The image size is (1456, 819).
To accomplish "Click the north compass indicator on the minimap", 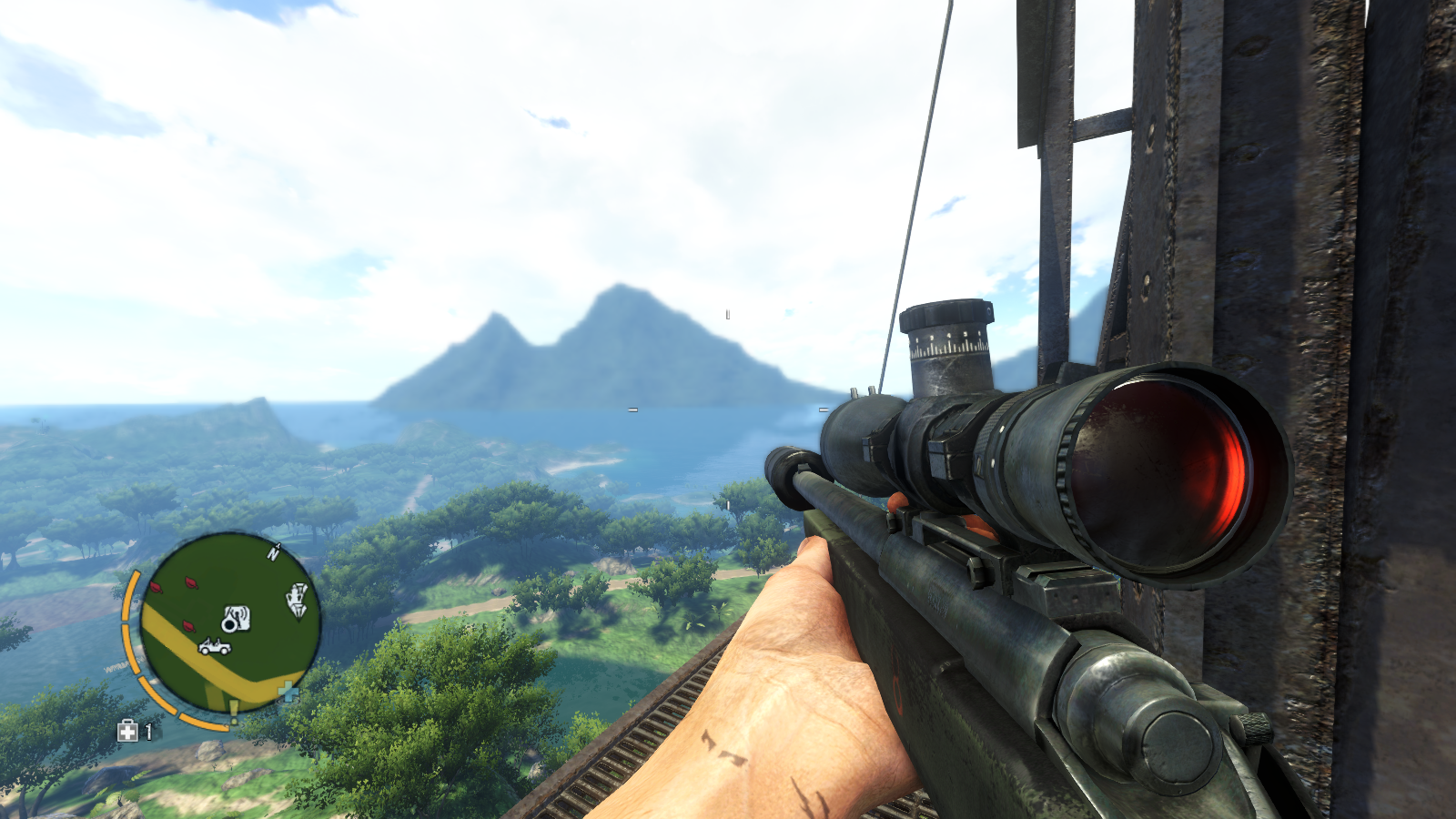I will (273, 552).
